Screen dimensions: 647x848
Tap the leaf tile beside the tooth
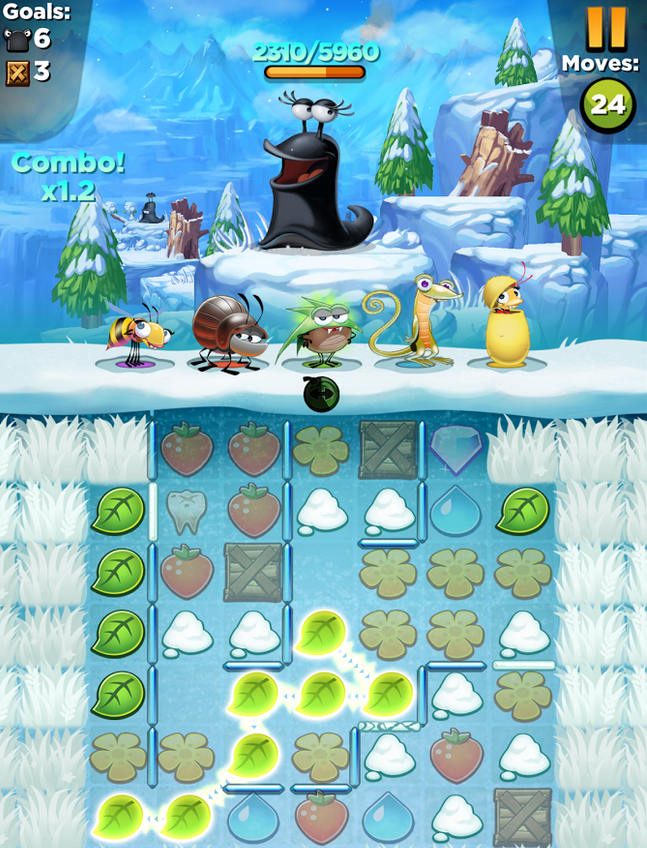coord(119,511)
